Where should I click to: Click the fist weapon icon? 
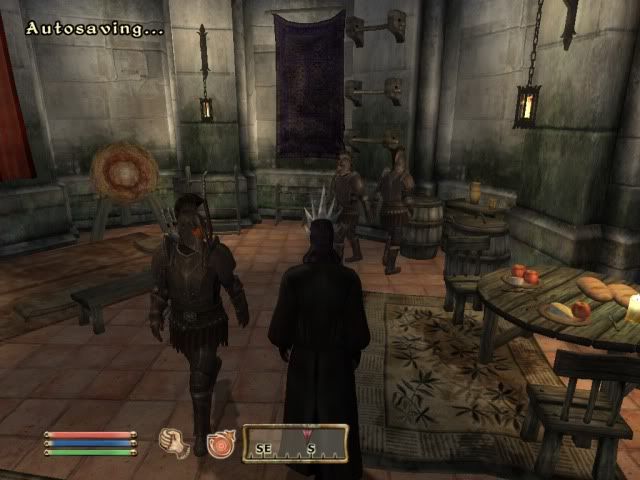(174, 441)
